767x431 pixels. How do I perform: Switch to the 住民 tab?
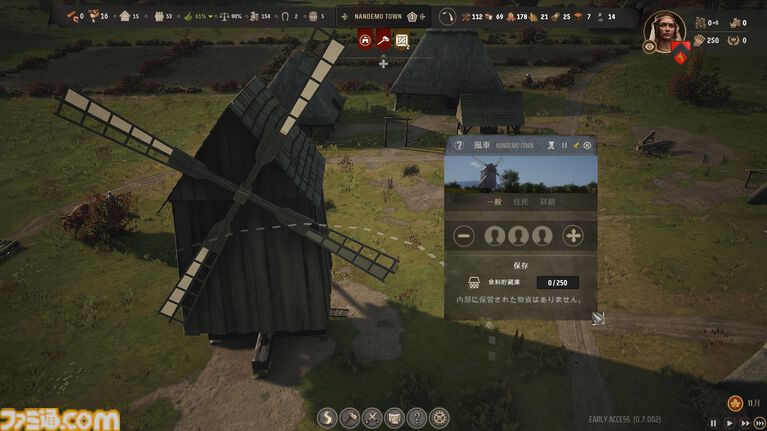coord(520,201)
